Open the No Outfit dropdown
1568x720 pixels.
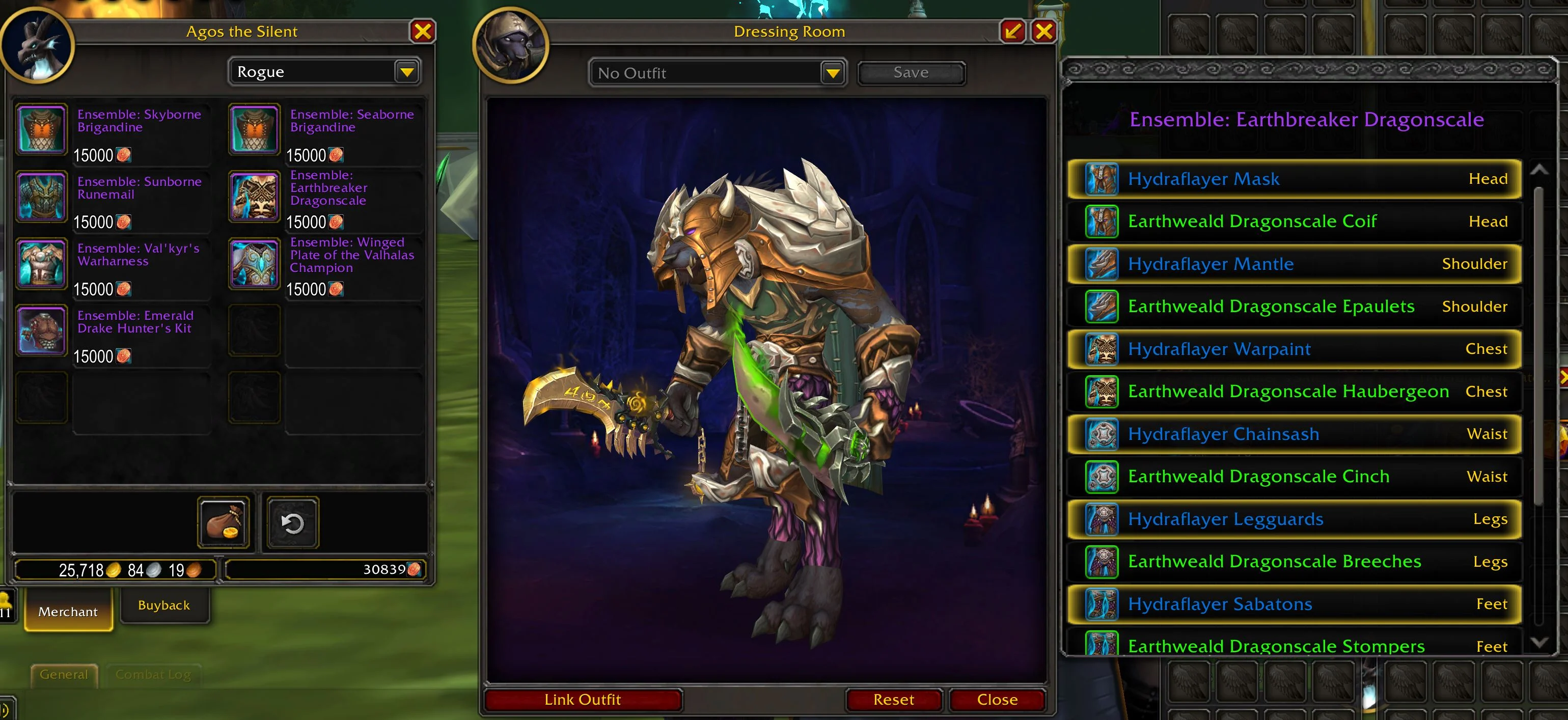(x=833, y=73)
